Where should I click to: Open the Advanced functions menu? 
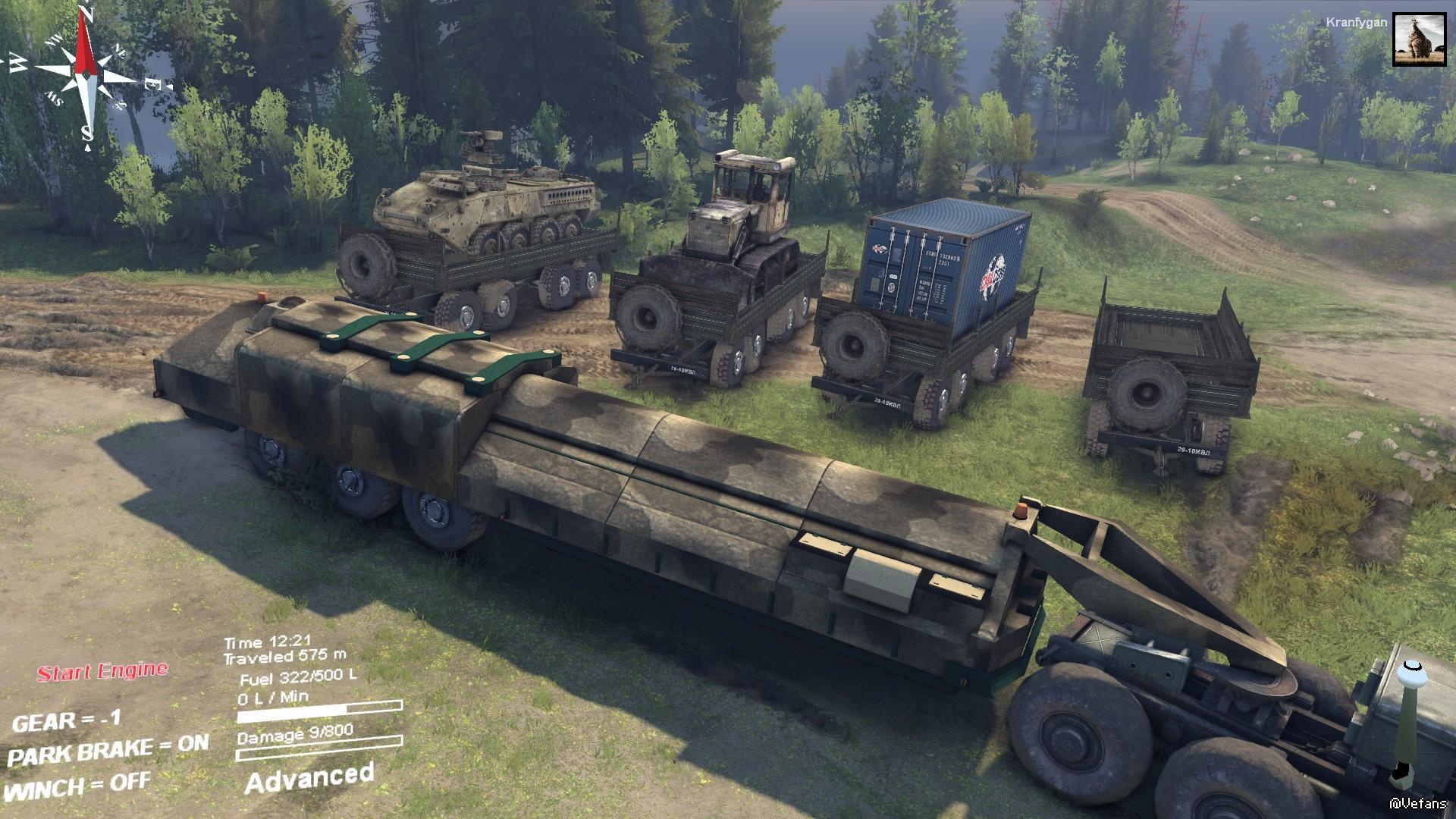coord(309,778)
